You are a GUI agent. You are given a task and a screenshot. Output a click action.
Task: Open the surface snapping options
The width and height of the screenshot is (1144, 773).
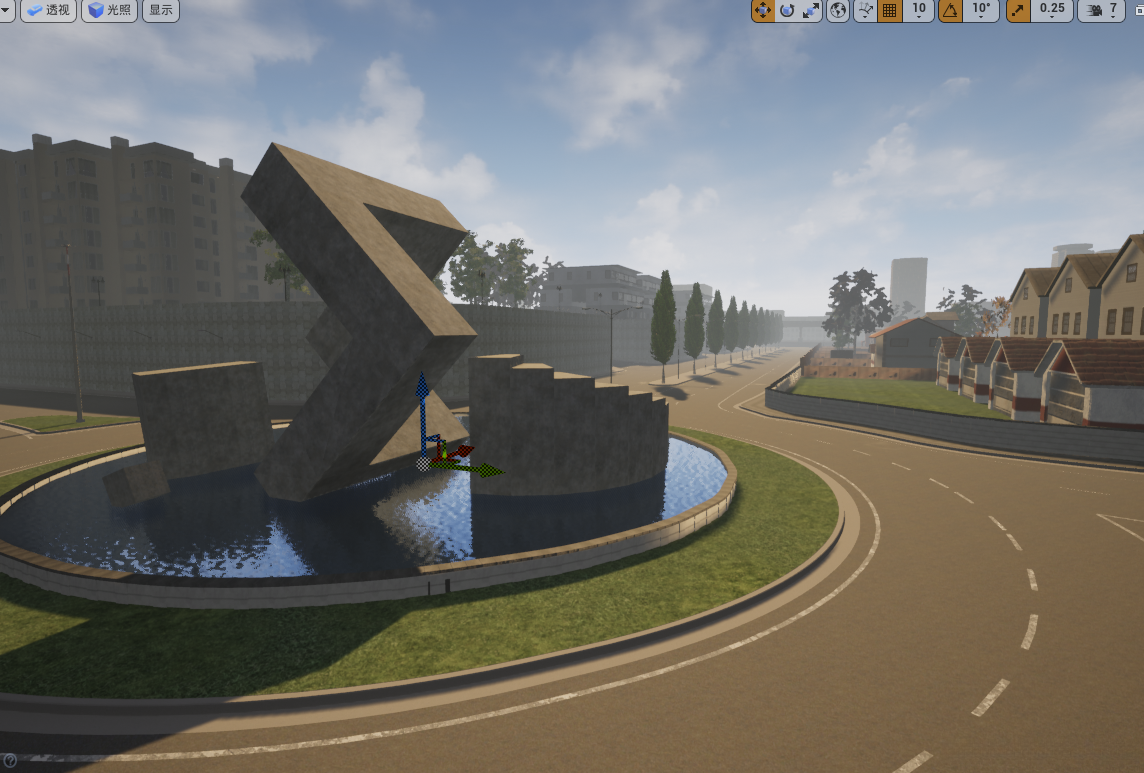click(865, 10)
